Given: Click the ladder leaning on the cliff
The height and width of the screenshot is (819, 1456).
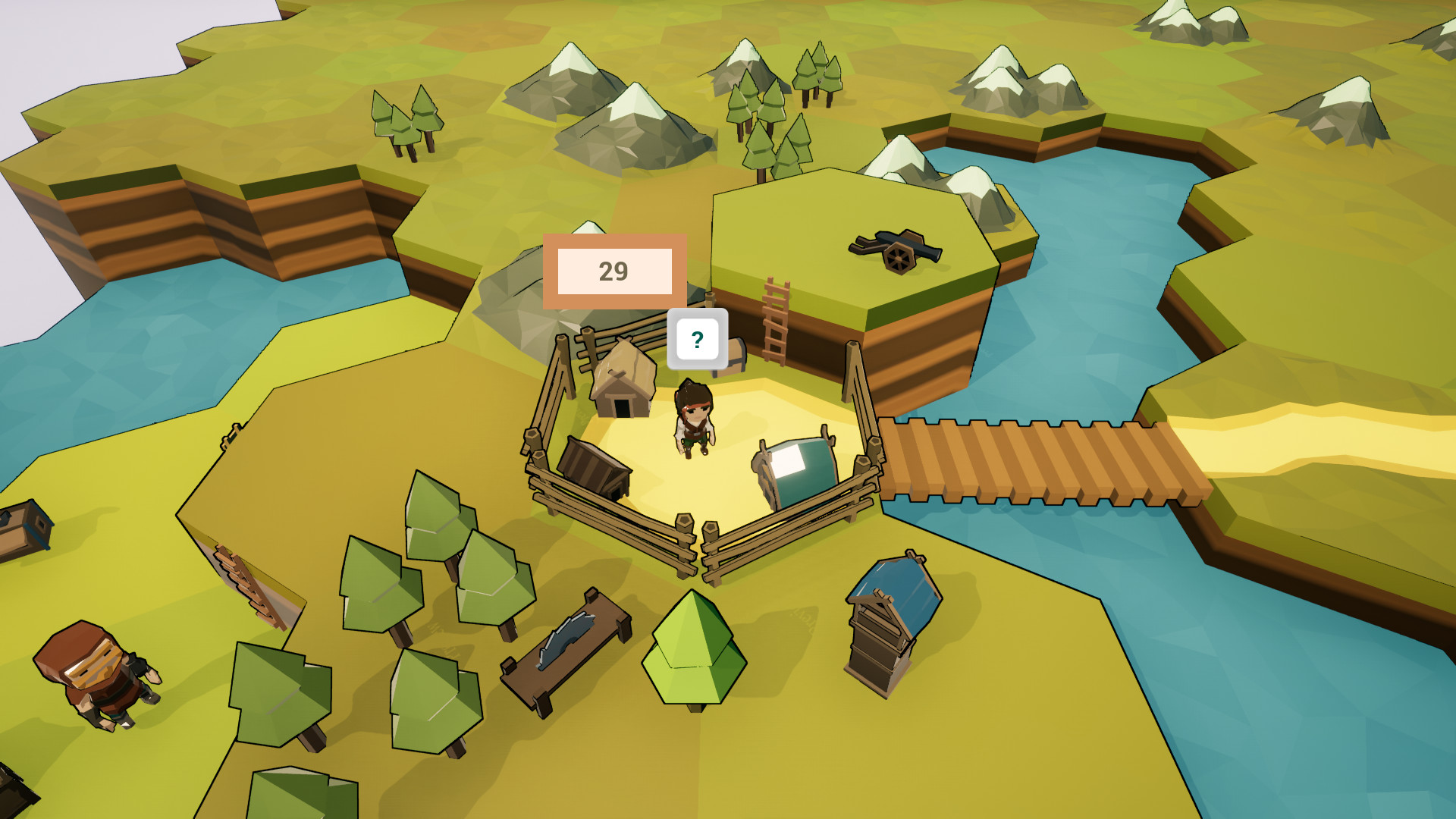Looking at the screenshot, I should (x=775, y=318).
